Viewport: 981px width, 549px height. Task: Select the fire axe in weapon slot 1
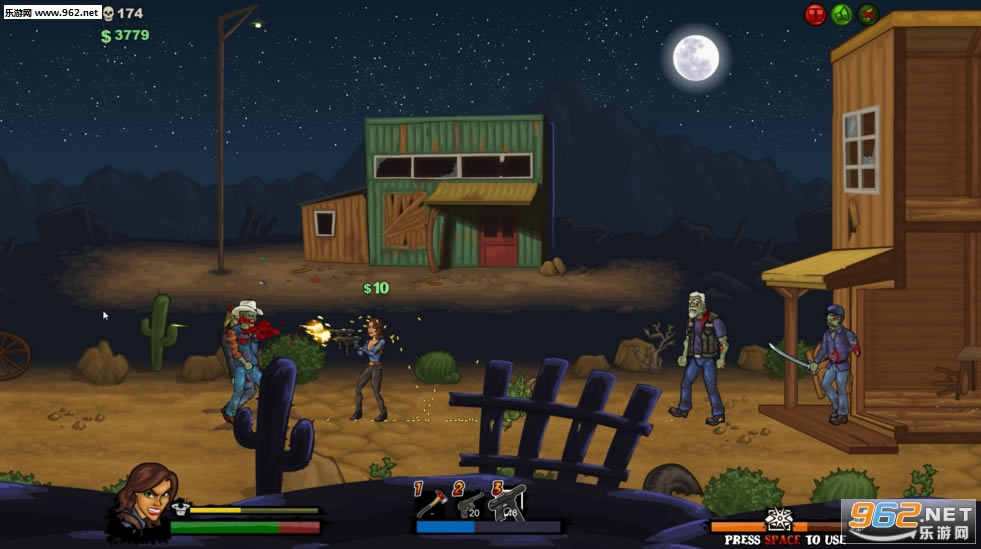point(431,502)
